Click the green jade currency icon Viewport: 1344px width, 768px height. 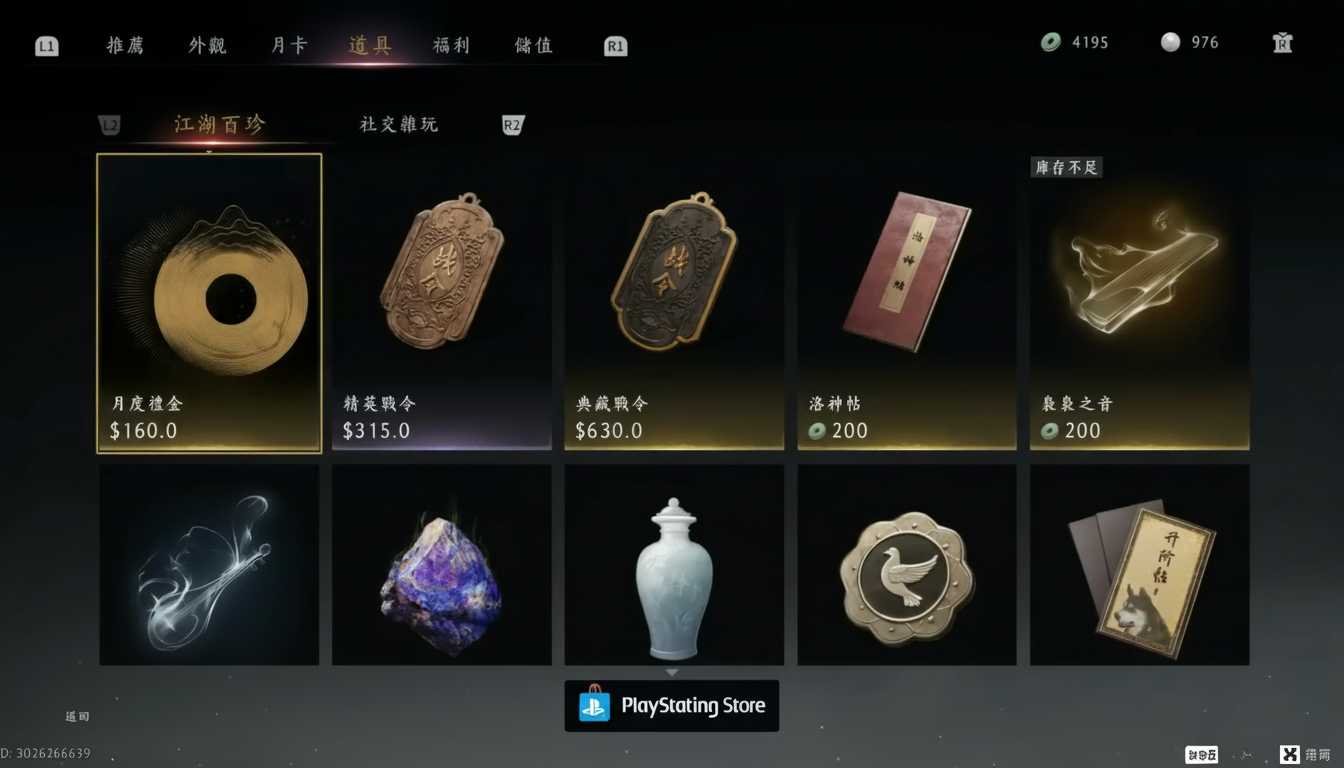(1050, 42)
